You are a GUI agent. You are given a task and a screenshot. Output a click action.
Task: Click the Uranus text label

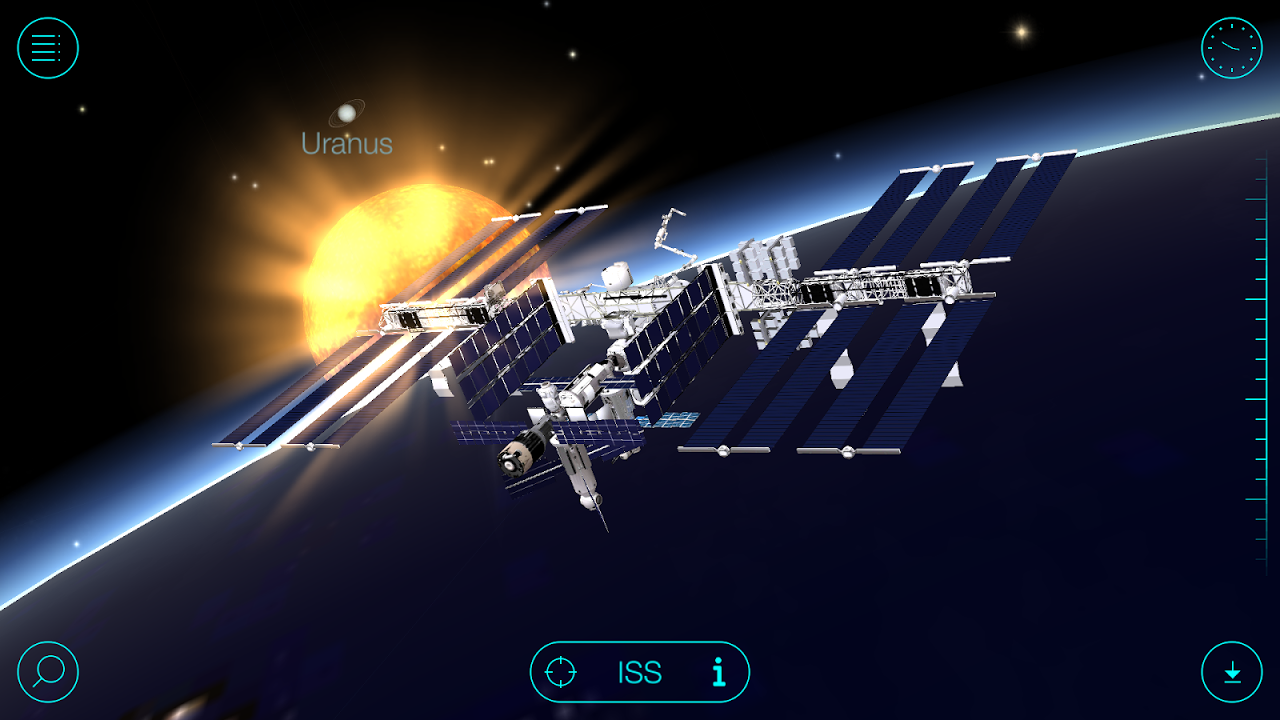pyautogui.click(x=347, y=144)
